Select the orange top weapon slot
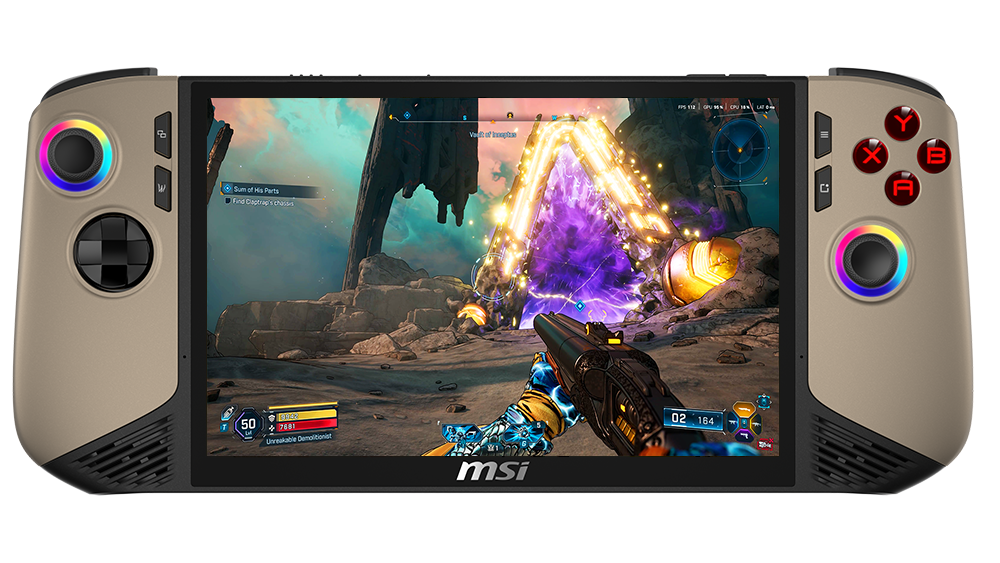1000x563 pixels. point(743,409)
